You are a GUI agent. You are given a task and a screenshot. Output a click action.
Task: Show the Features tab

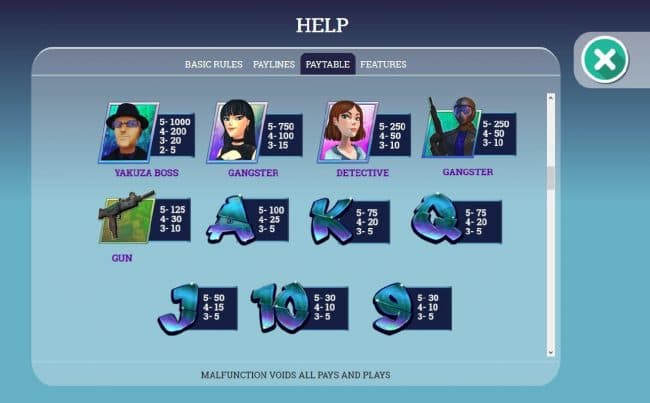click(x=383, y=64)
